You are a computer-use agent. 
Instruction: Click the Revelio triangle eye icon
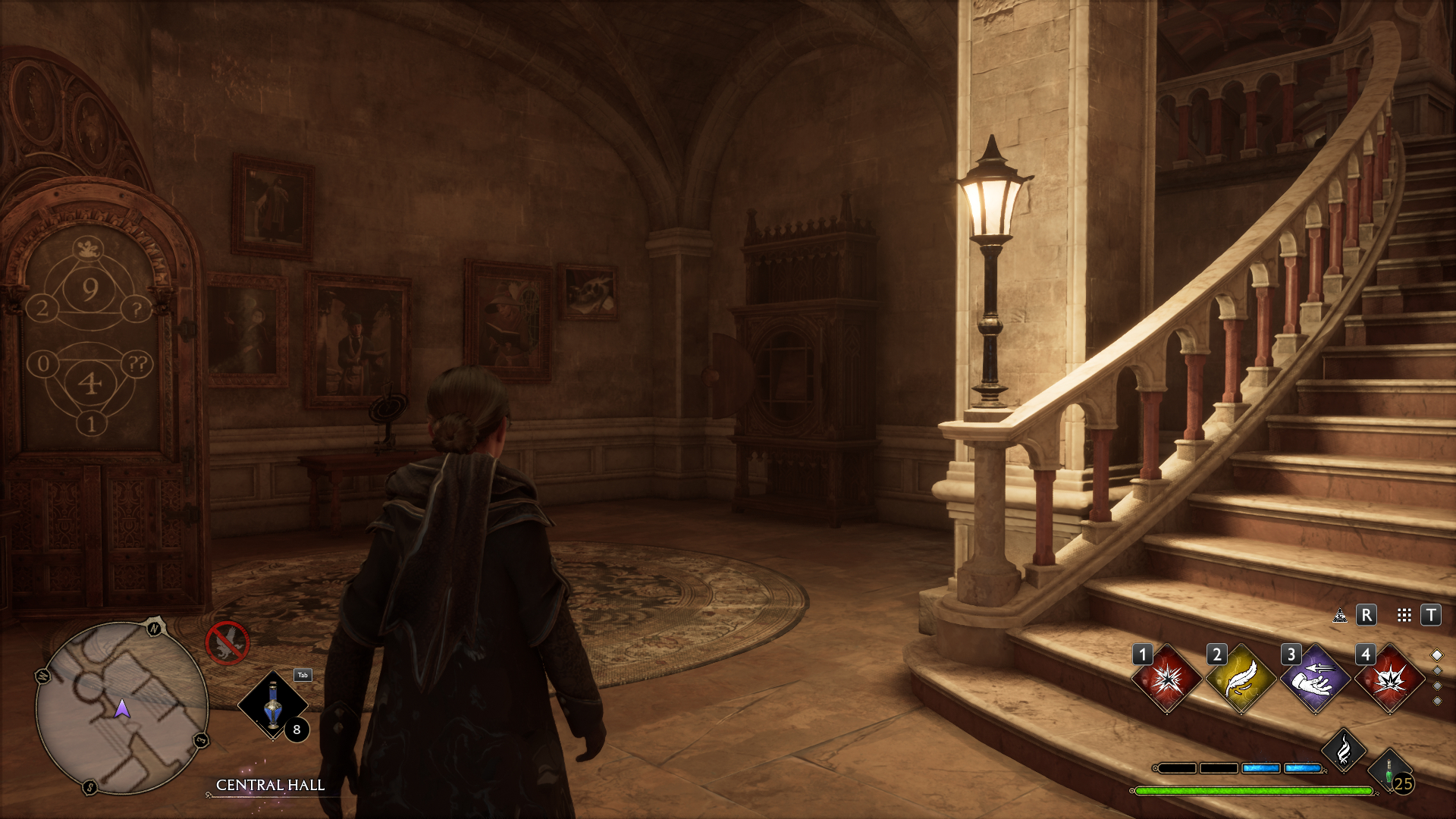(x=1340, y=615)
